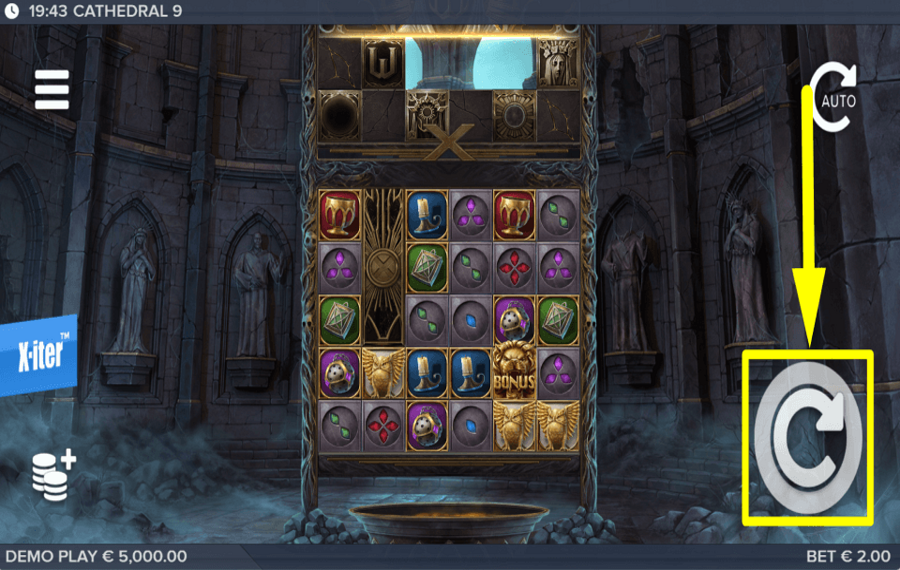Viewport: 900px width, 570px height.
Task: Spin the reels with the large spin button
Action: [808, 436]
